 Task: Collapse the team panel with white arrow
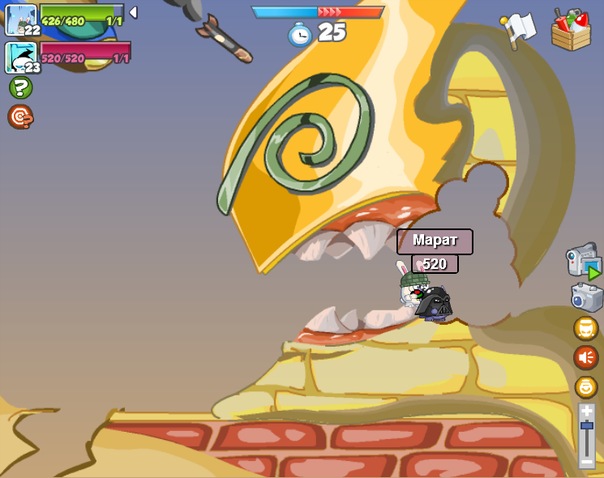133,12
